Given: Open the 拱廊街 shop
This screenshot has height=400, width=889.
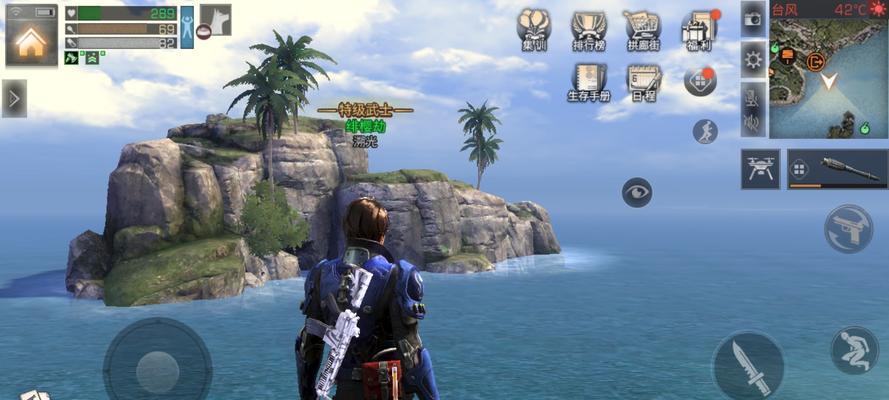Looking at the screenshot, I should [x=642, y=31].
